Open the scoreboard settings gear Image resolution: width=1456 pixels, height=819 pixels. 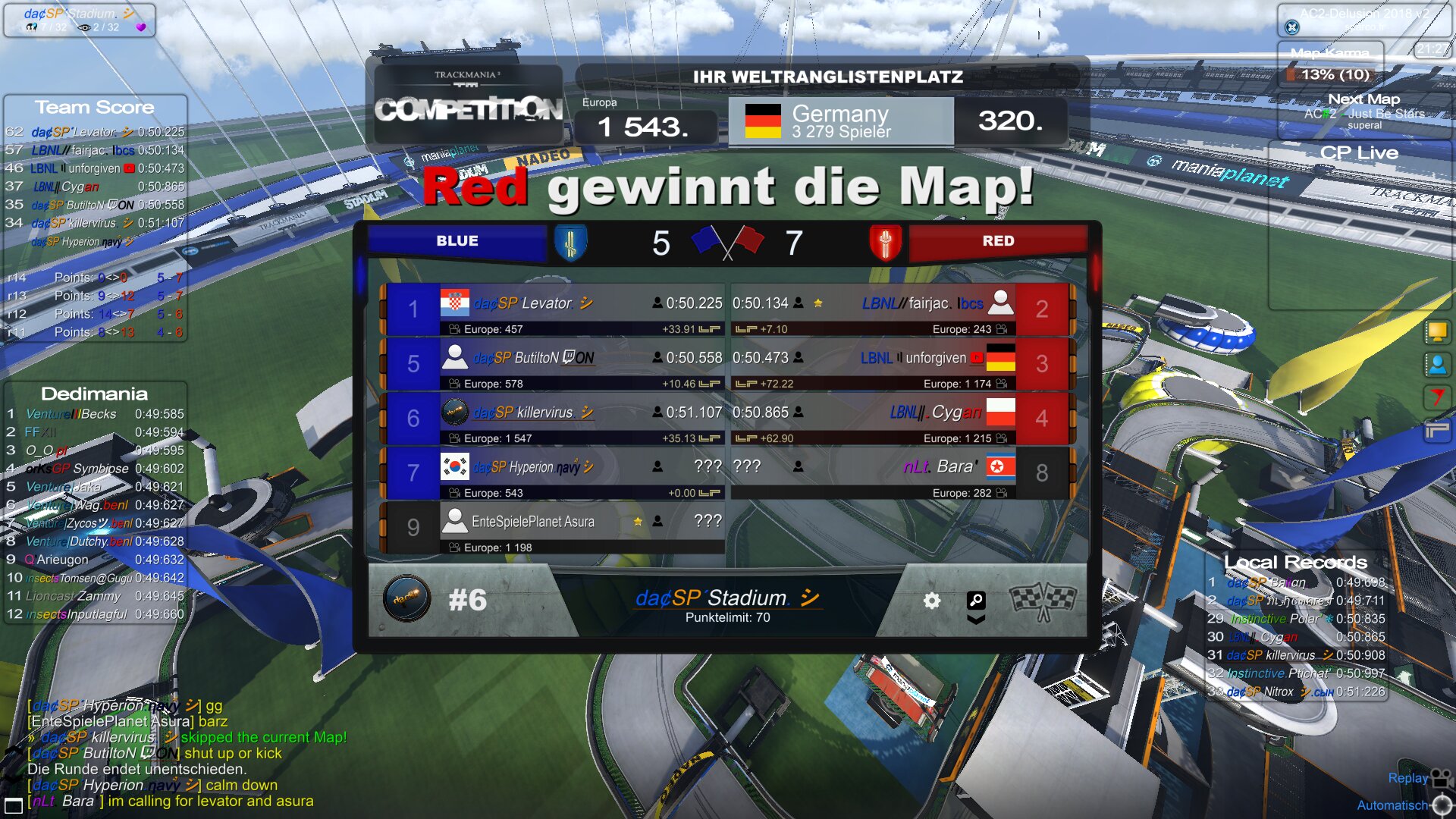[932, 601]
